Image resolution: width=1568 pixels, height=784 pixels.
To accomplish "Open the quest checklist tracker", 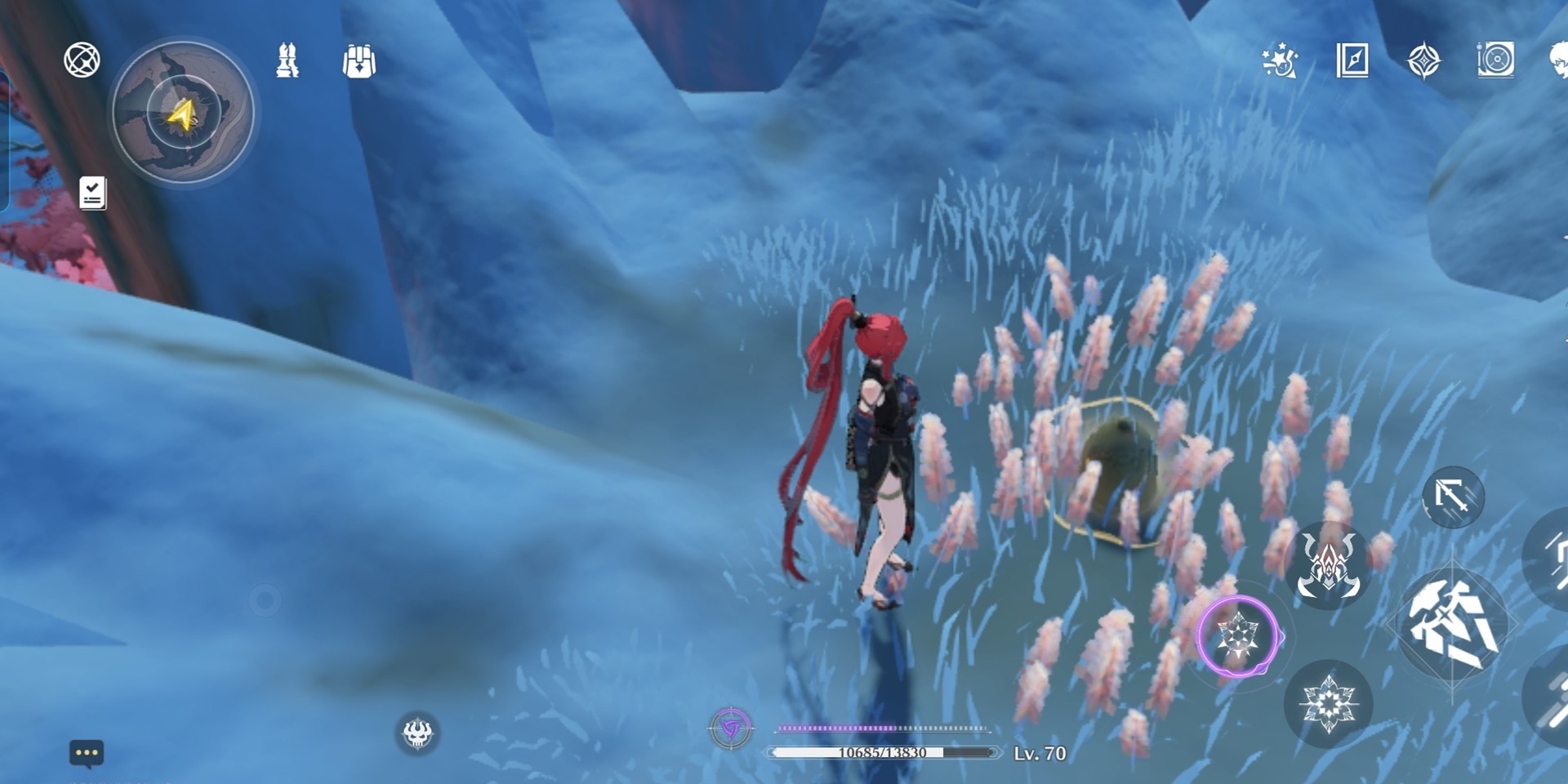I will click(92, 194).
